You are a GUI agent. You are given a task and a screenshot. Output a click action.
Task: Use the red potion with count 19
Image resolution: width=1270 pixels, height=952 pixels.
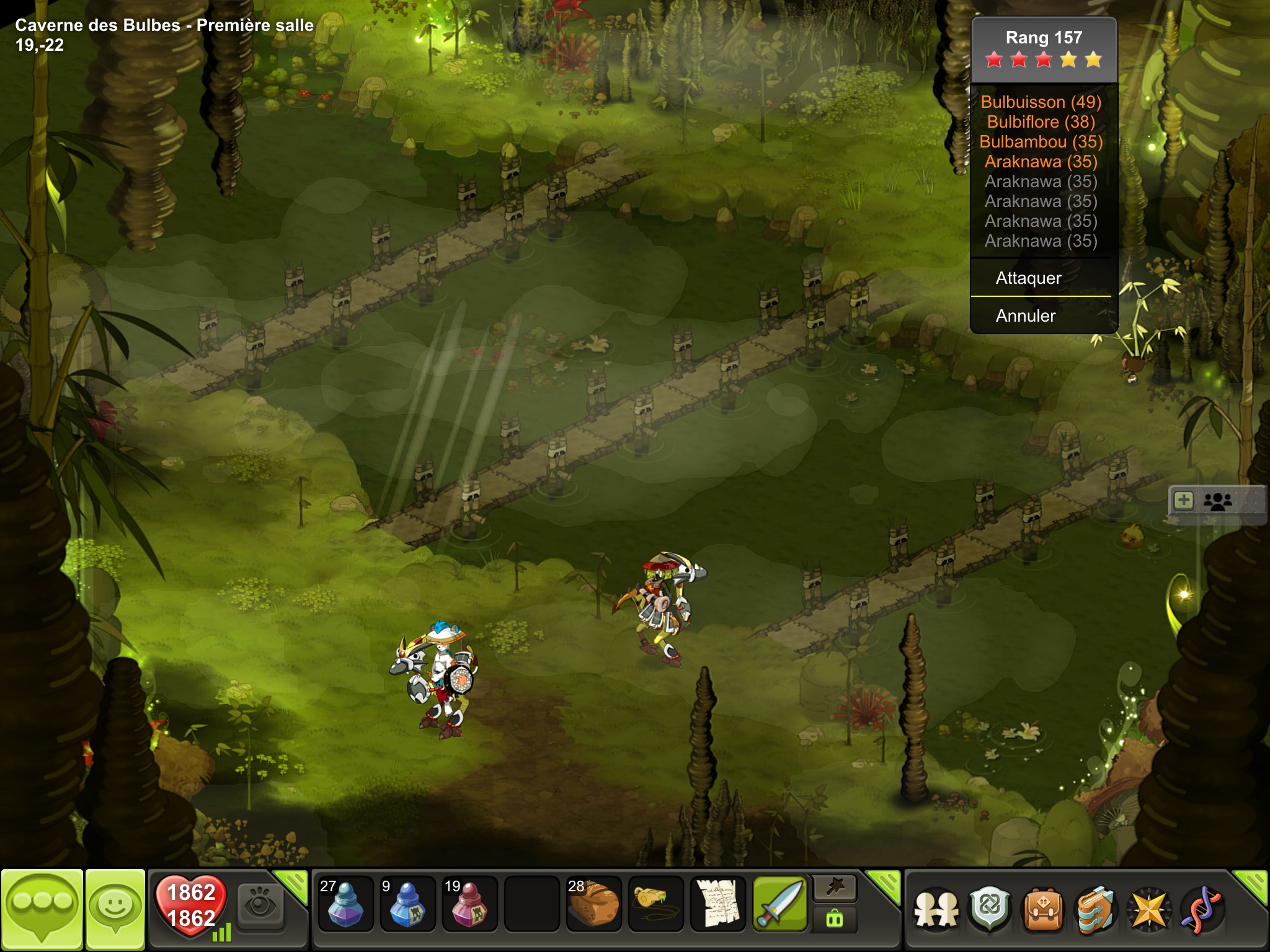[469, 904]
